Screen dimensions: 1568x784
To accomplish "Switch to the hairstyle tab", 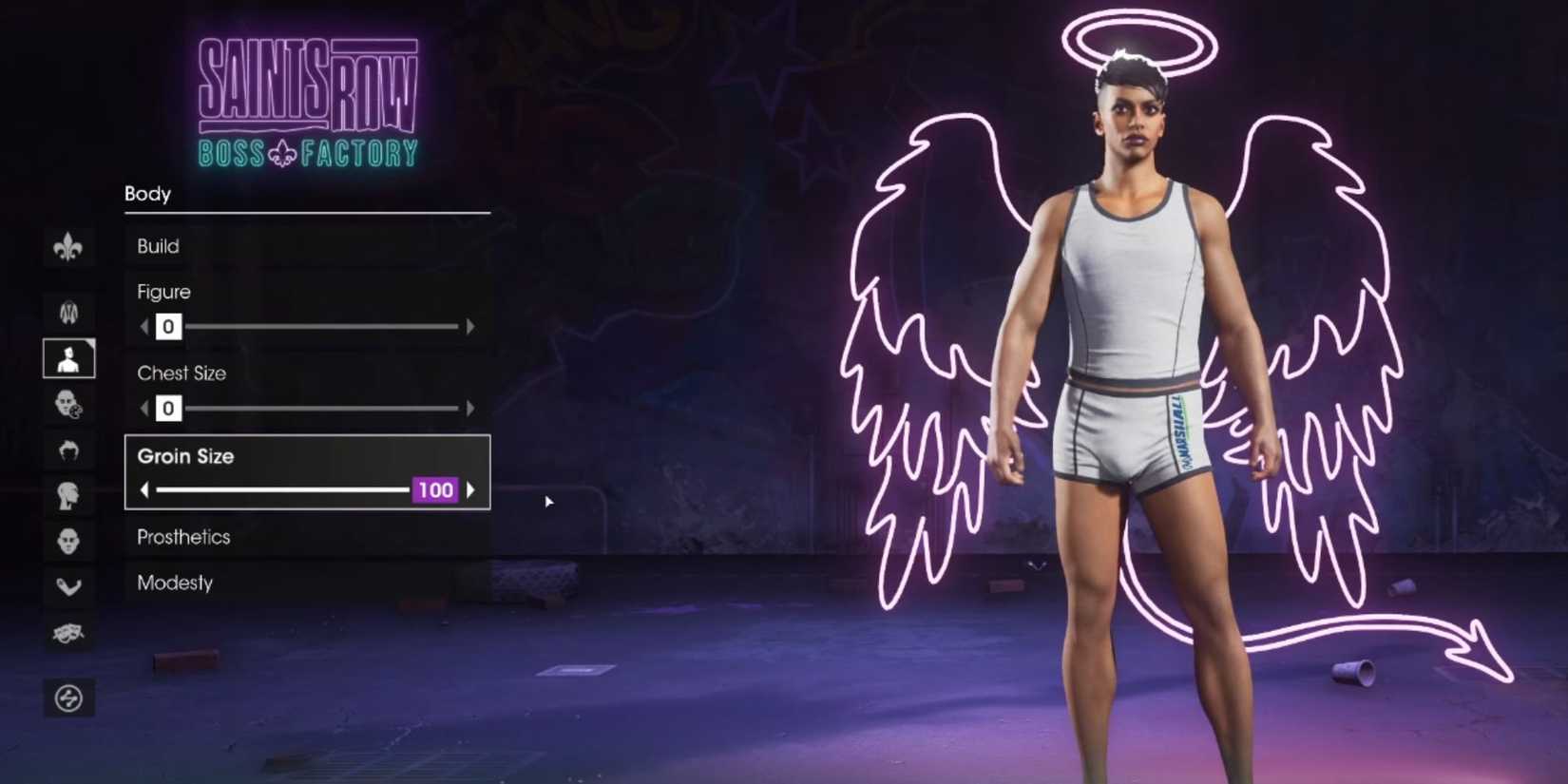I will click(68, 449).
